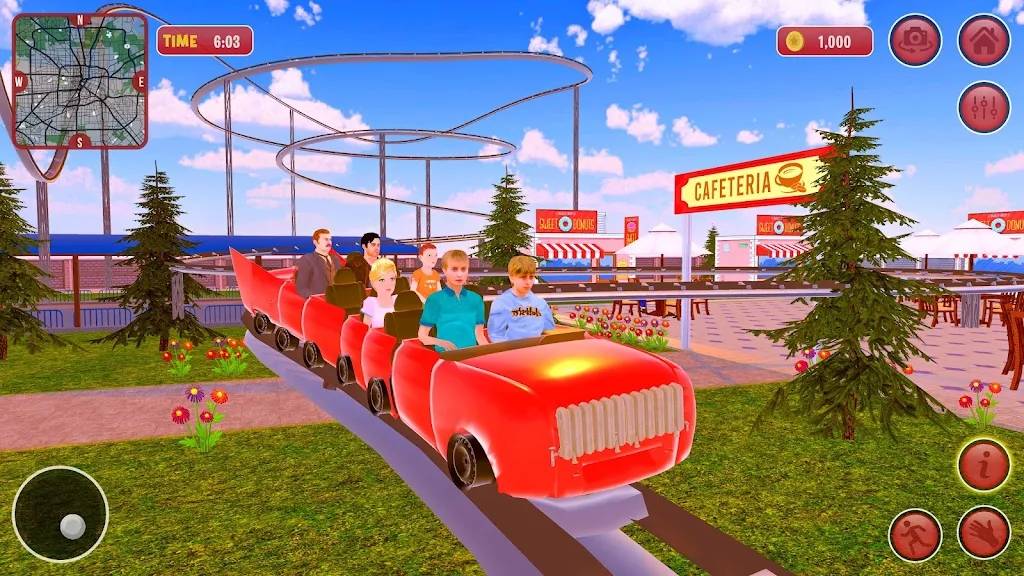1024x576 pixels.
Task: Tap the hand interact button
Action: coord(984,533)
